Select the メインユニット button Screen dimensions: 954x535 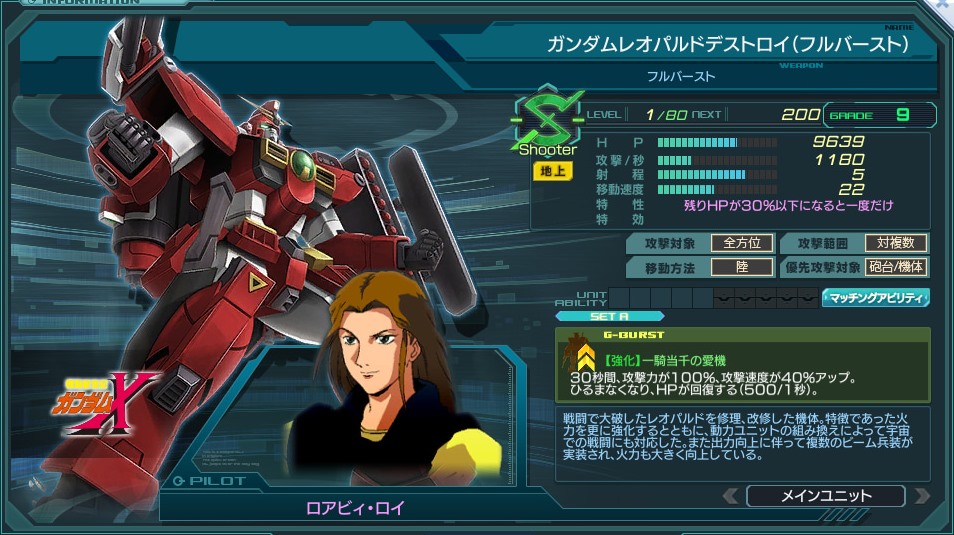(825, 496)
